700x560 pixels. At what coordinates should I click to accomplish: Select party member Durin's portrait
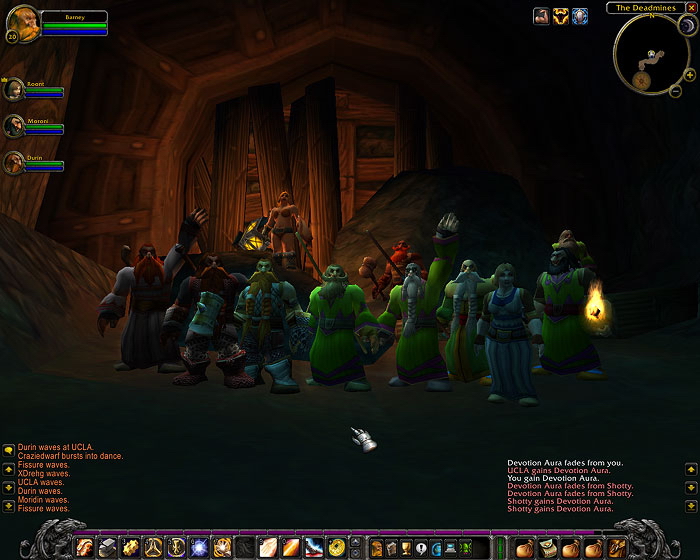point(14,162)
